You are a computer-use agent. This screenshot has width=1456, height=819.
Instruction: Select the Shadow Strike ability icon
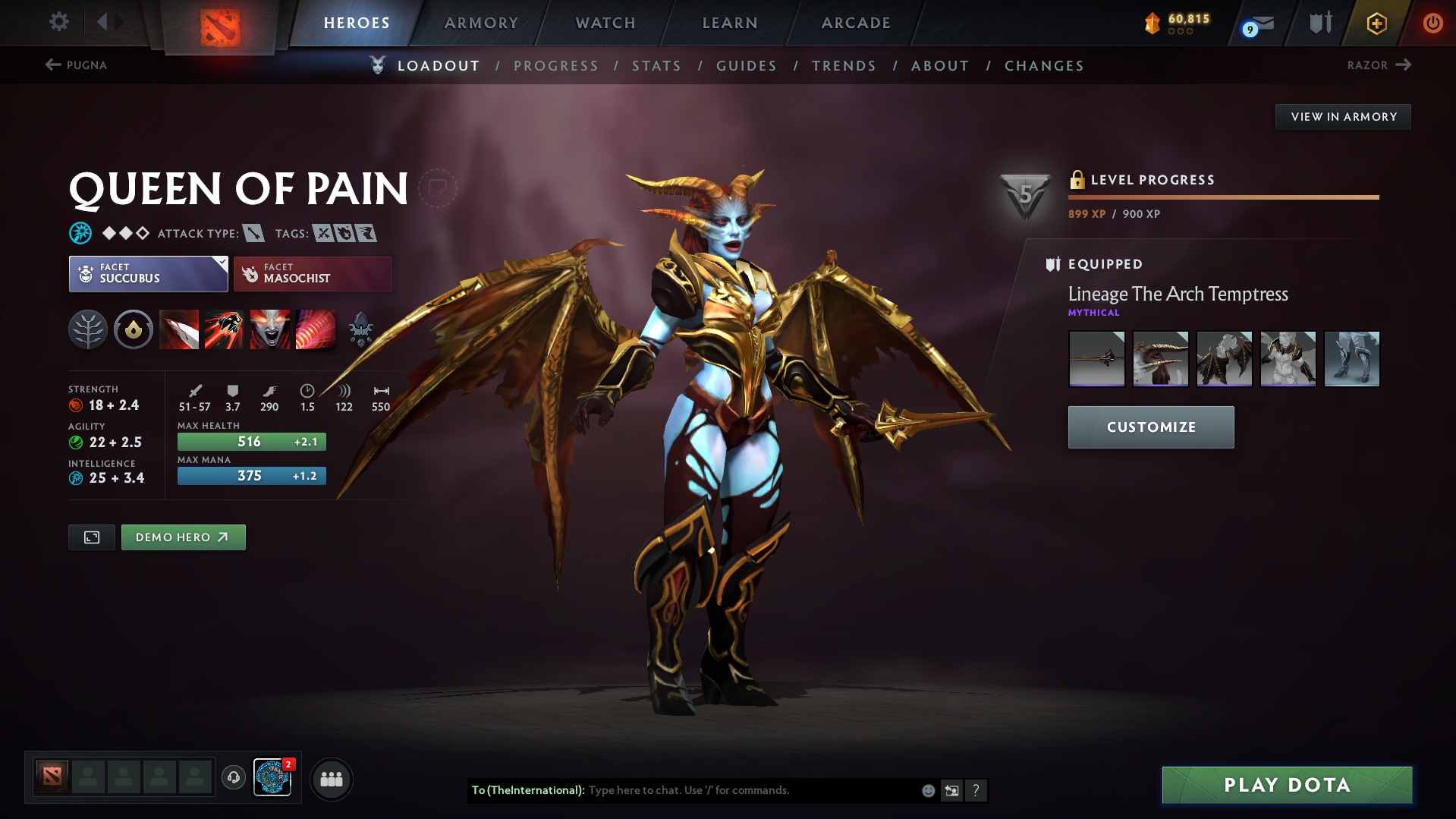179,329
